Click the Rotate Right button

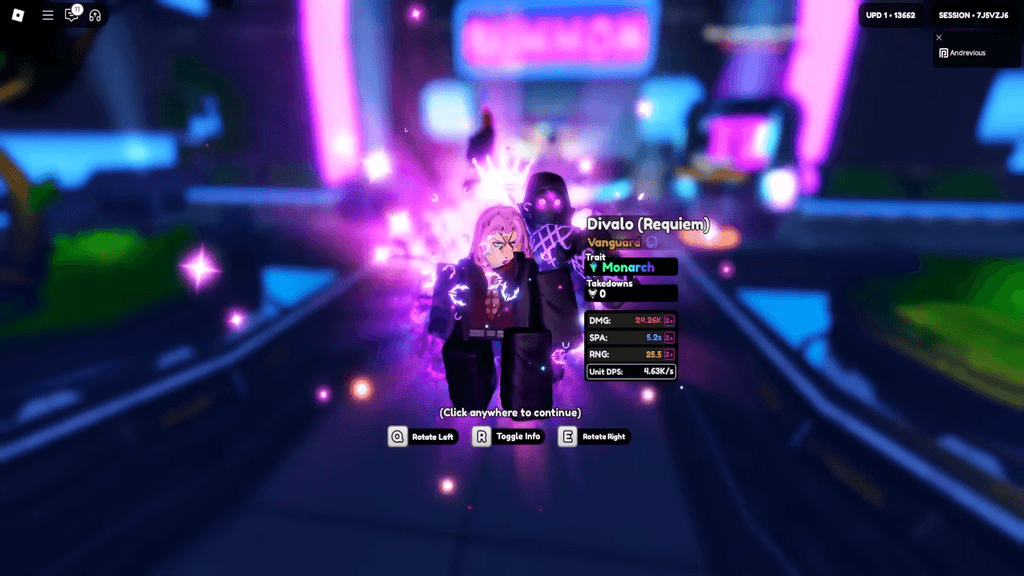click(x=594, y=436)
